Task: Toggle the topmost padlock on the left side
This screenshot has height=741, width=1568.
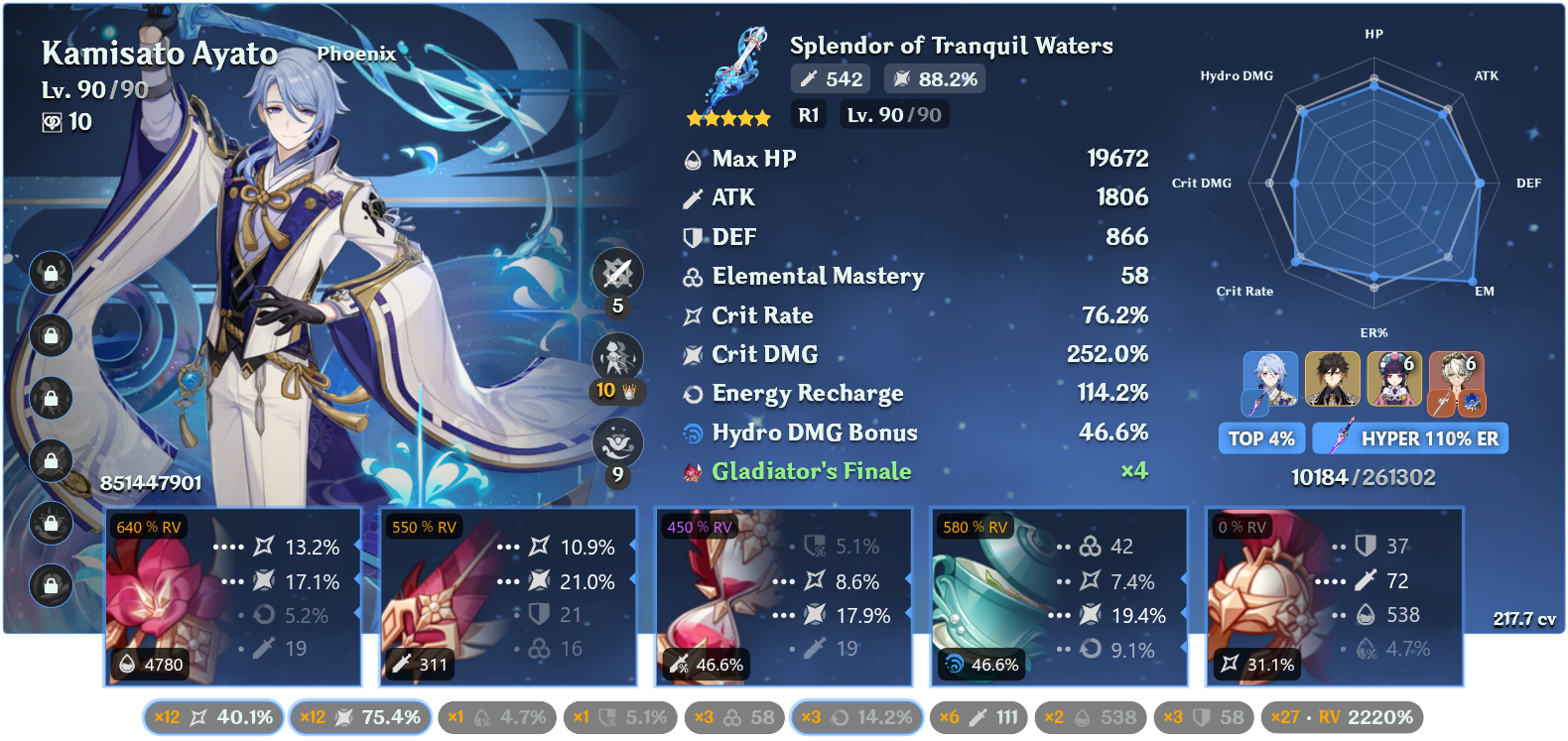Action: point(51,274)
